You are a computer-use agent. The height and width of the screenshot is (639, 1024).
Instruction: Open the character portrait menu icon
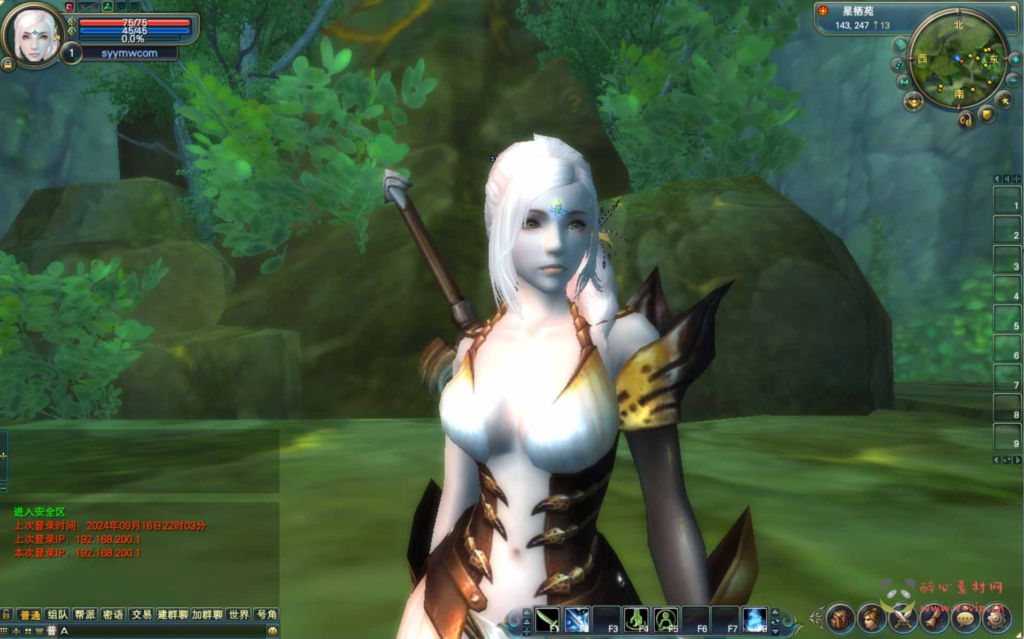pyautogui.click(x=871, y=617)
